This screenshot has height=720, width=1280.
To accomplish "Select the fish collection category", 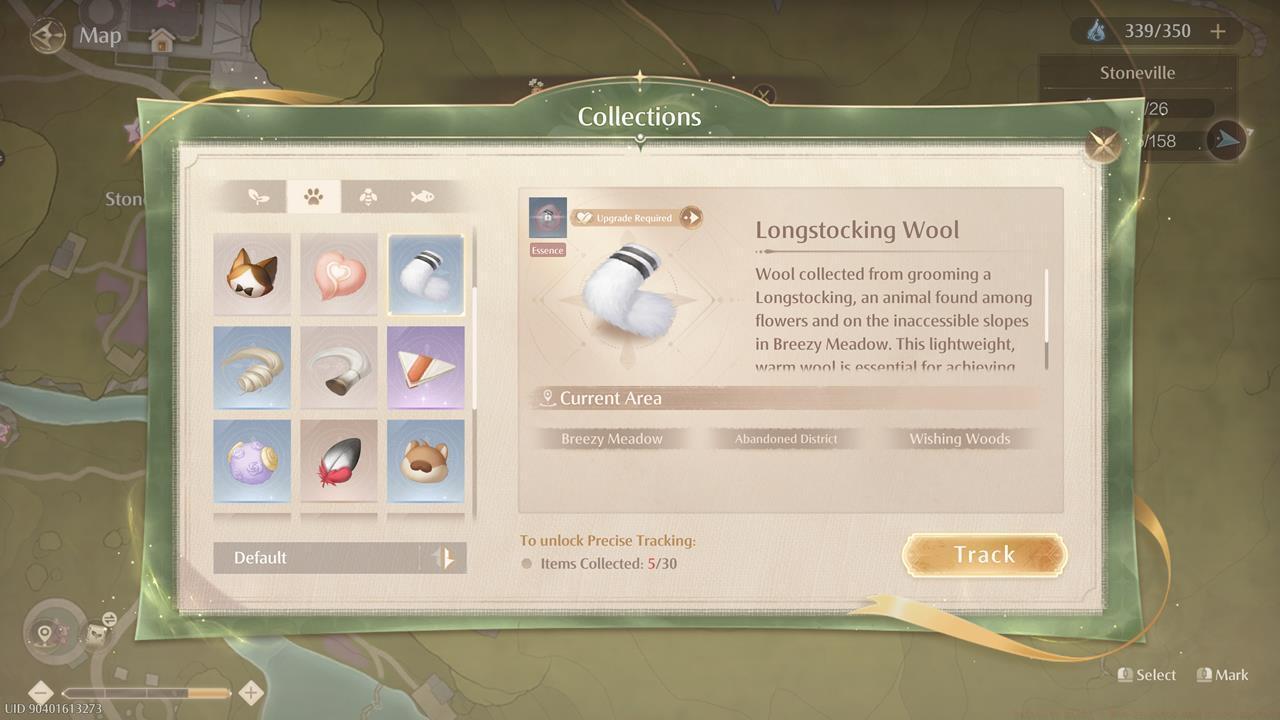I will pos(420,196).
